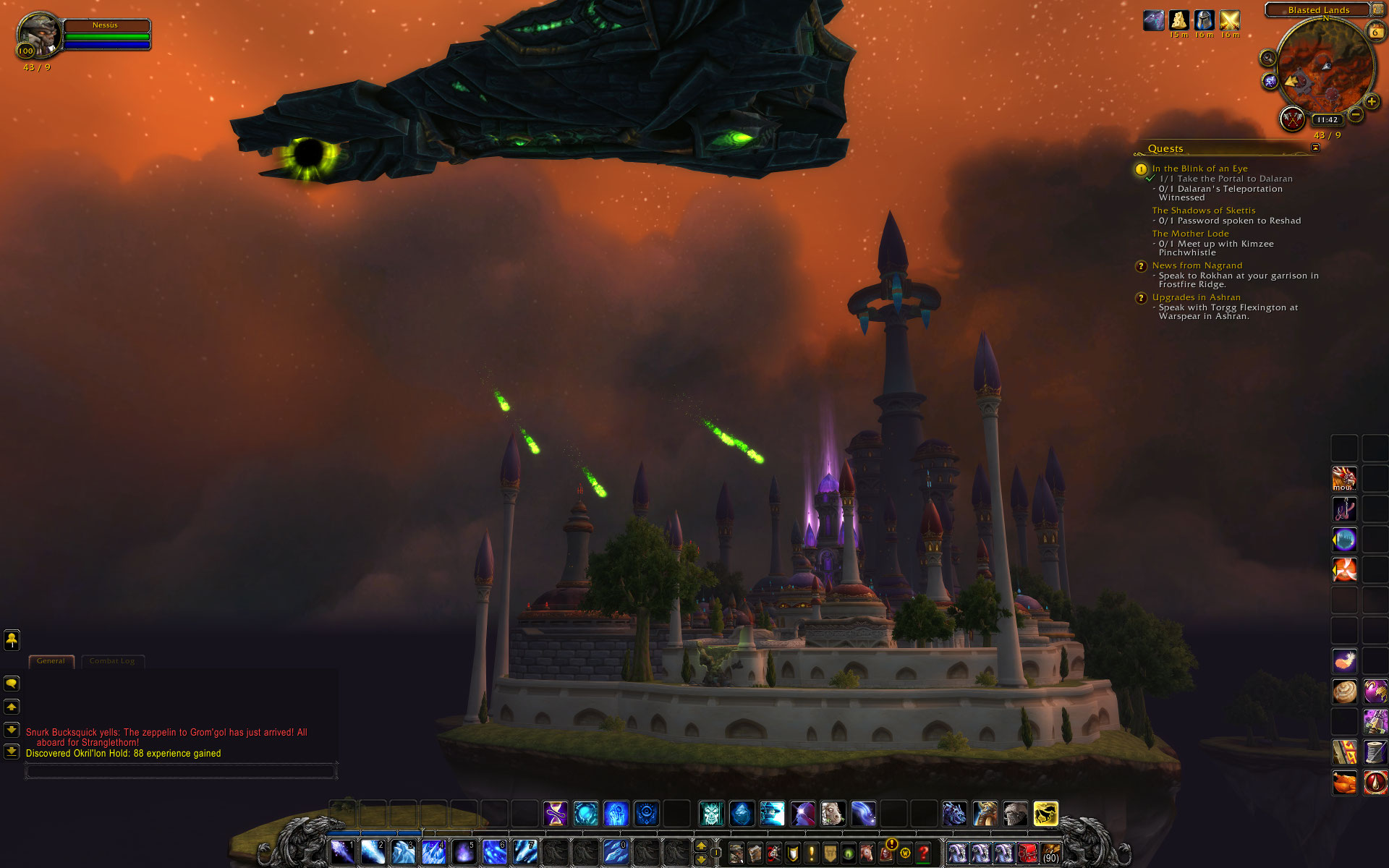1389x868 pixels.
Task: Select the News from Nagrand quest
Action: click(1197, 265)
